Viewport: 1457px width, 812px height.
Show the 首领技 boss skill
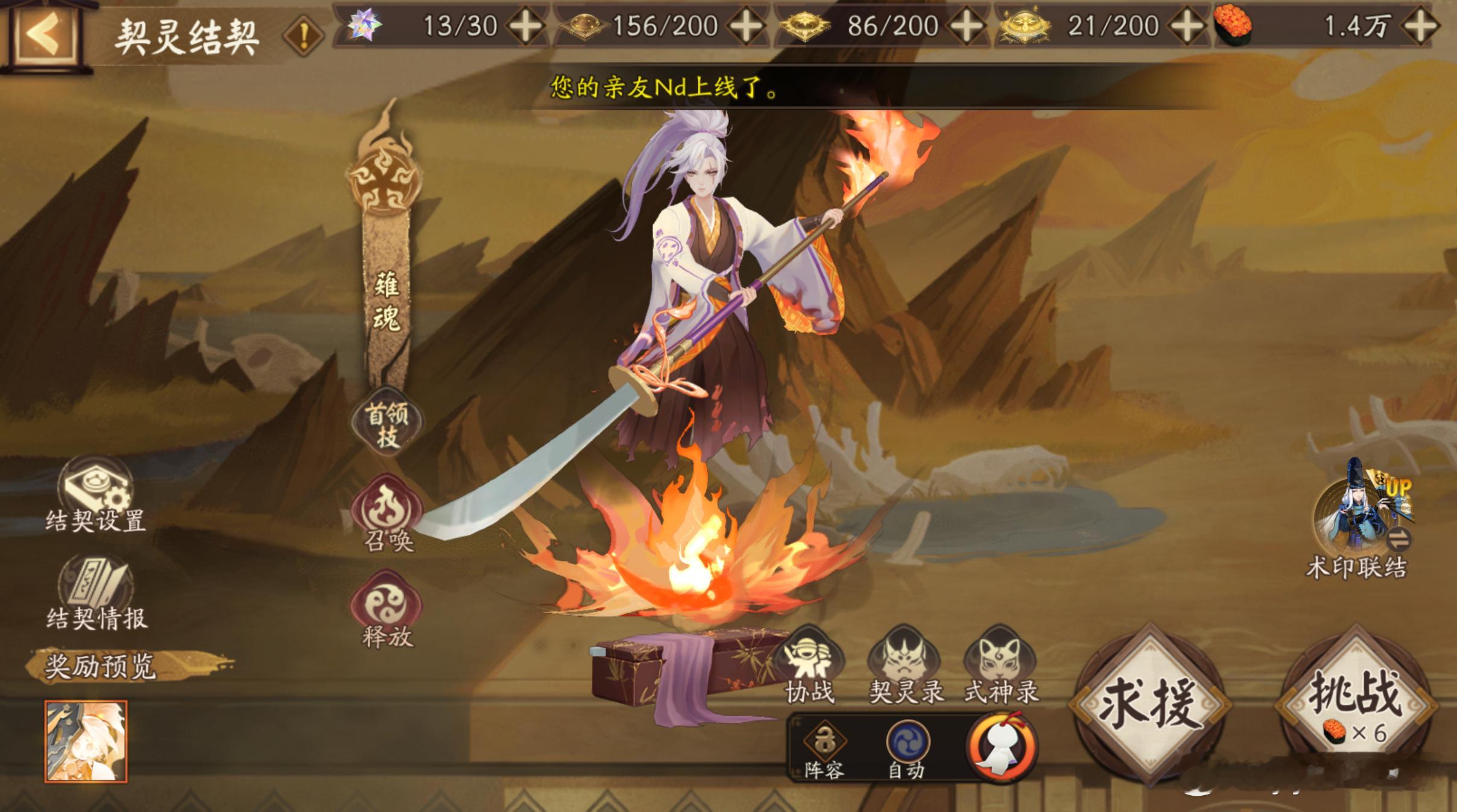pyautogui.click(x=387, y=424)
